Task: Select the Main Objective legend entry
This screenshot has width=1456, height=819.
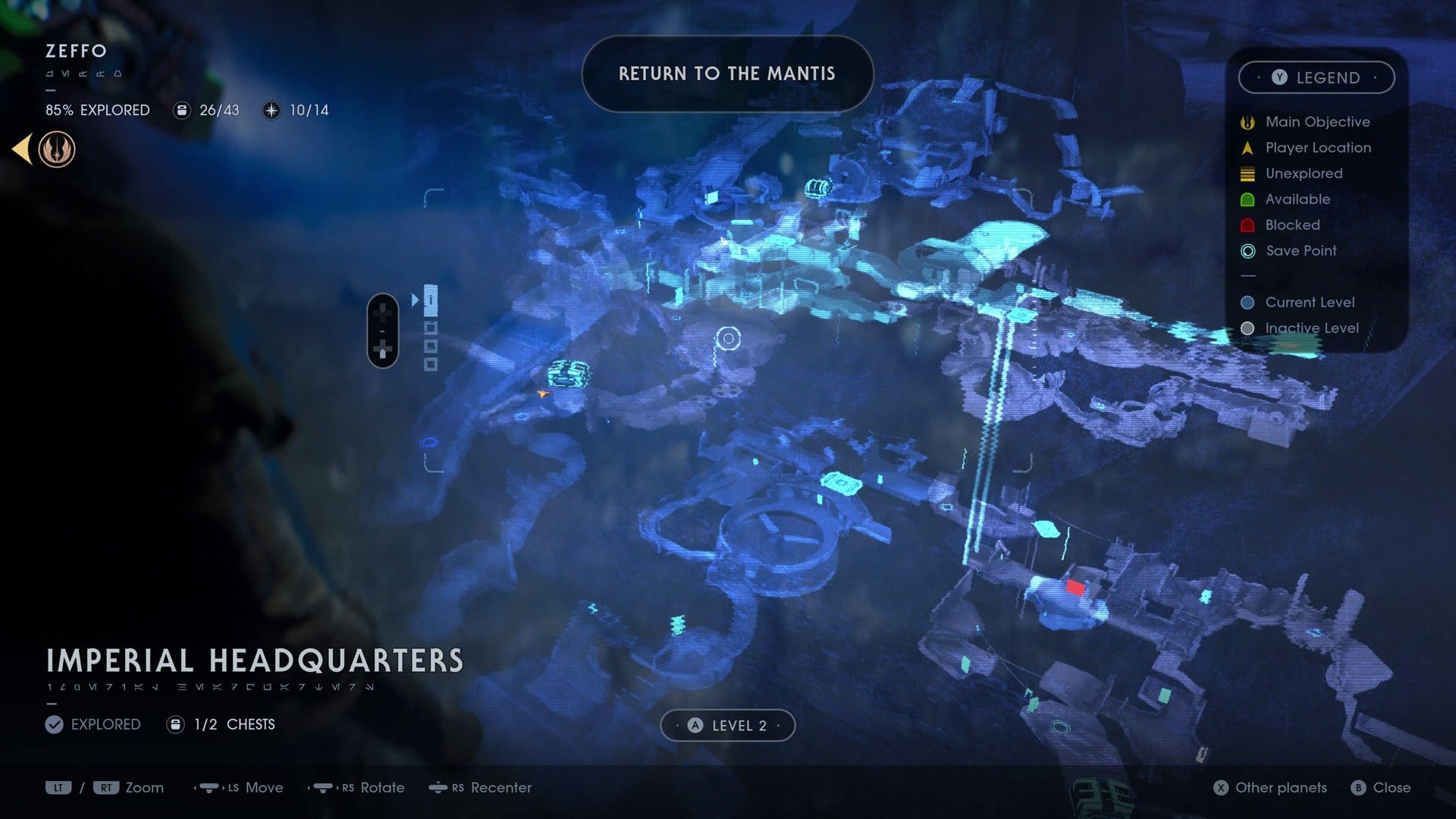Action: [x=1316, y=122]
